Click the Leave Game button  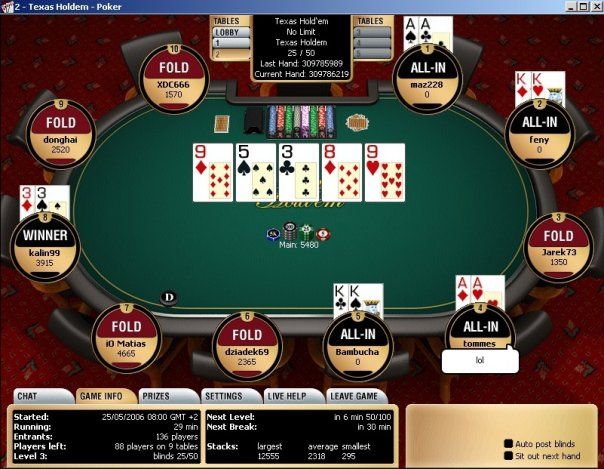[x=353, y=396]
